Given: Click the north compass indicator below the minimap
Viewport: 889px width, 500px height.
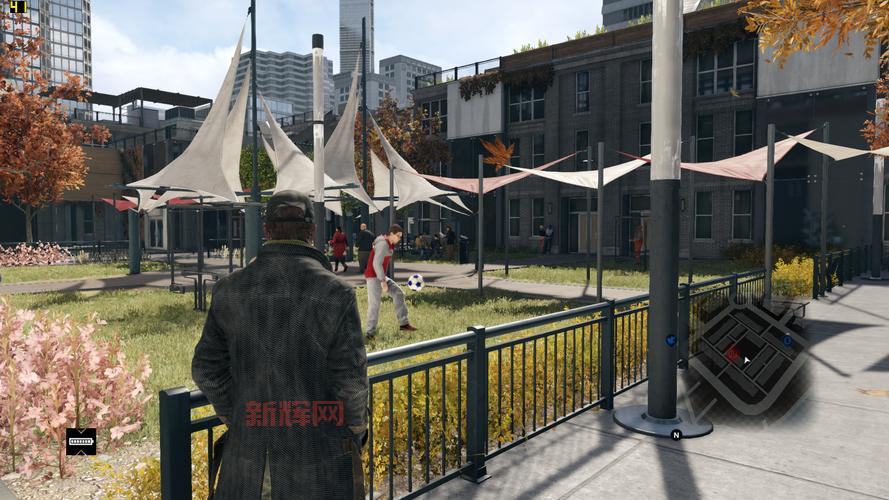Looking at the screenshot, I should click(x=676, y=434).
